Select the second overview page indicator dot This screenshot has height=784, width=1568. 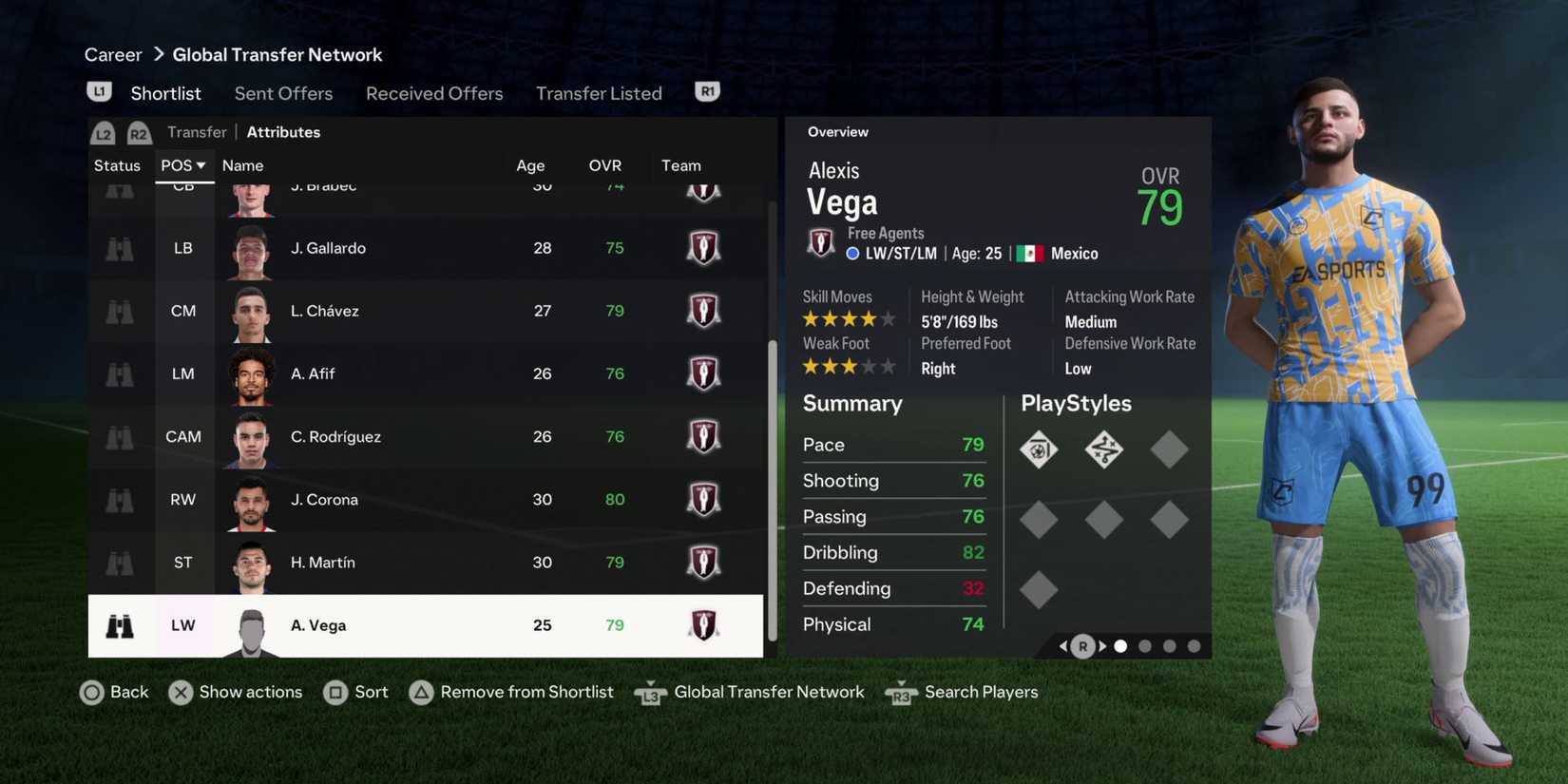point(1145,645)
